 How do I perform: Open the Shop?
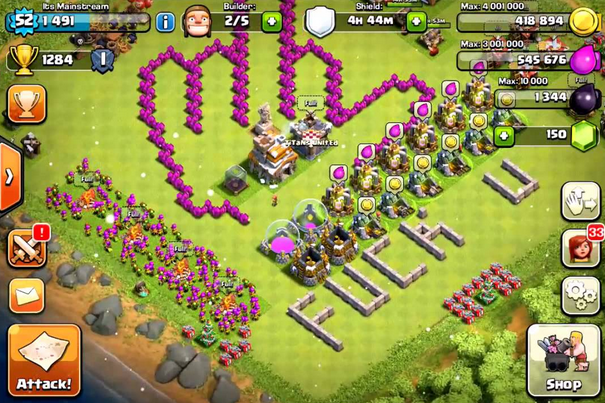coord(564,359)
